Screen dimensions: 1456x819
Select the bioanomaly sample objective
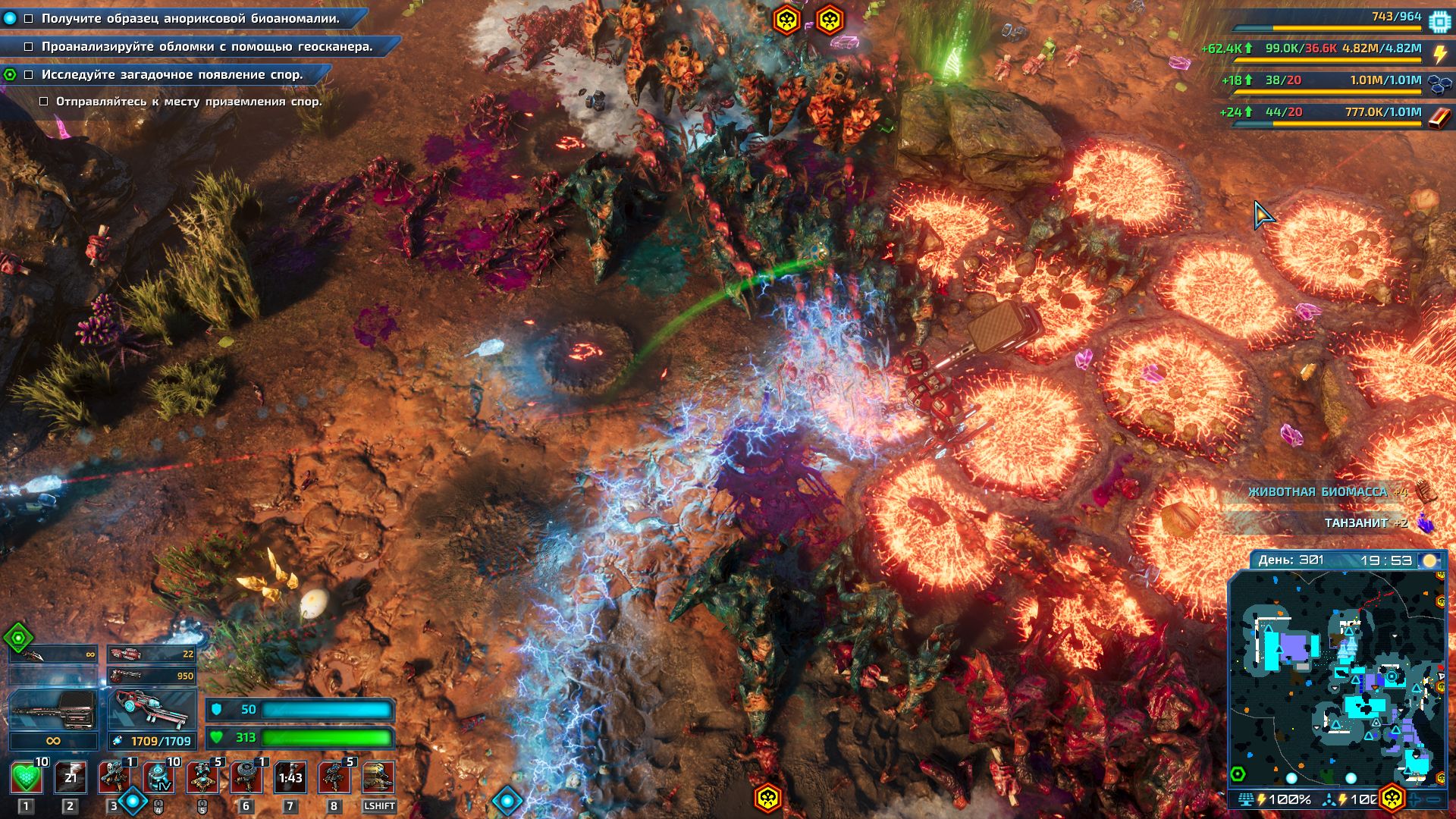pos(190,18)
